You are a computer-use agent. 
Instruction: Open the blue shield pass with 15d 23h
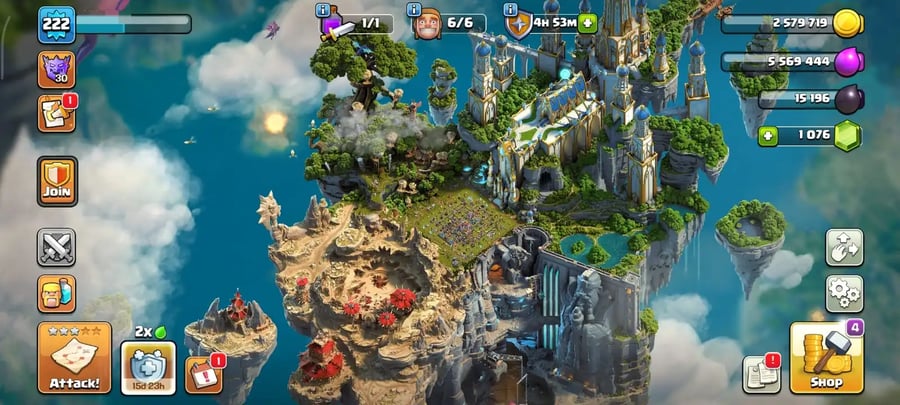(148, 366)
